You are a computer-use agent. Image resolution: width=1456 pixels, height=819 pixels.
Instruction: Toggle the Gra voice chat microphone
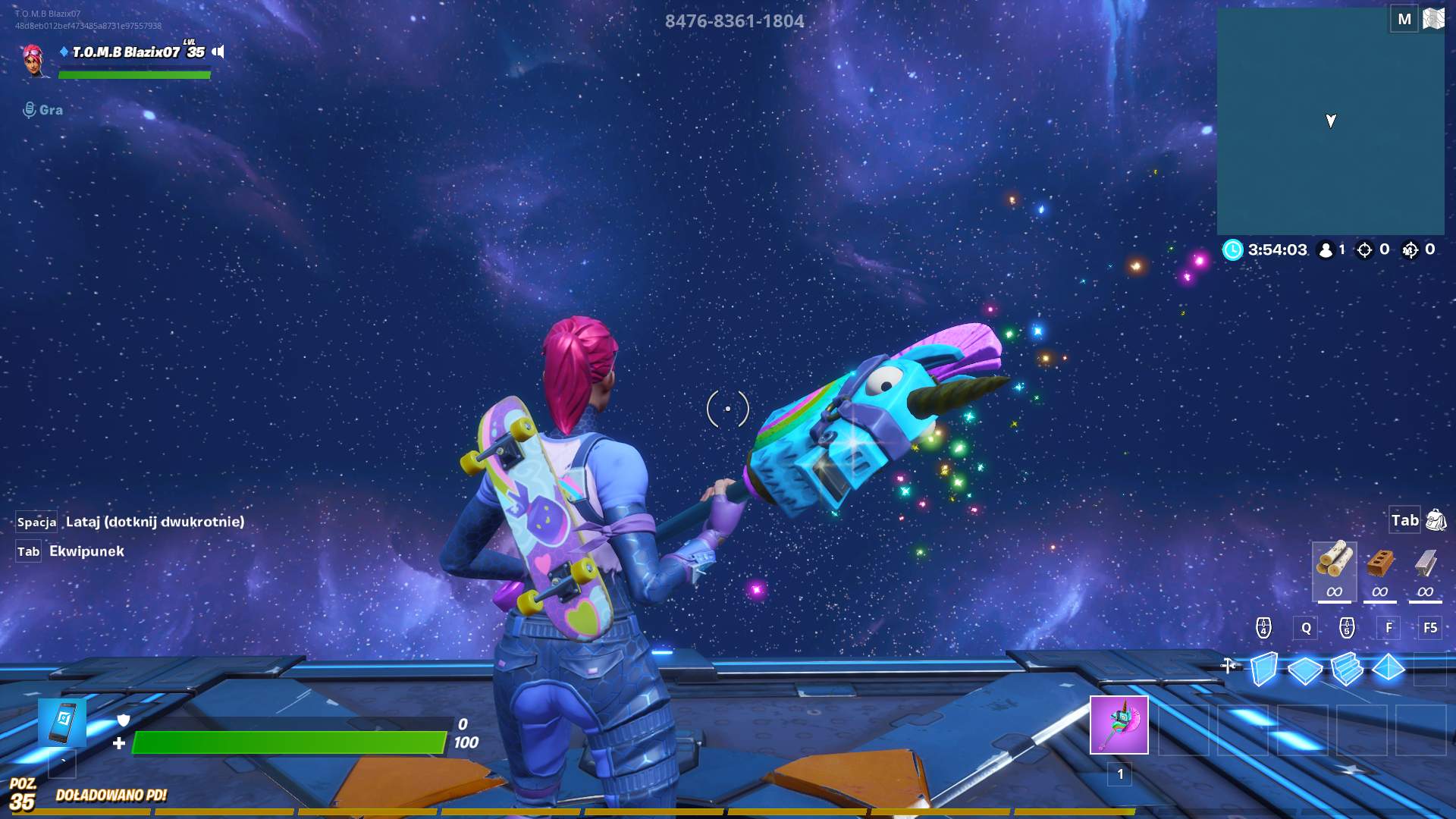(x=30, y=110)
